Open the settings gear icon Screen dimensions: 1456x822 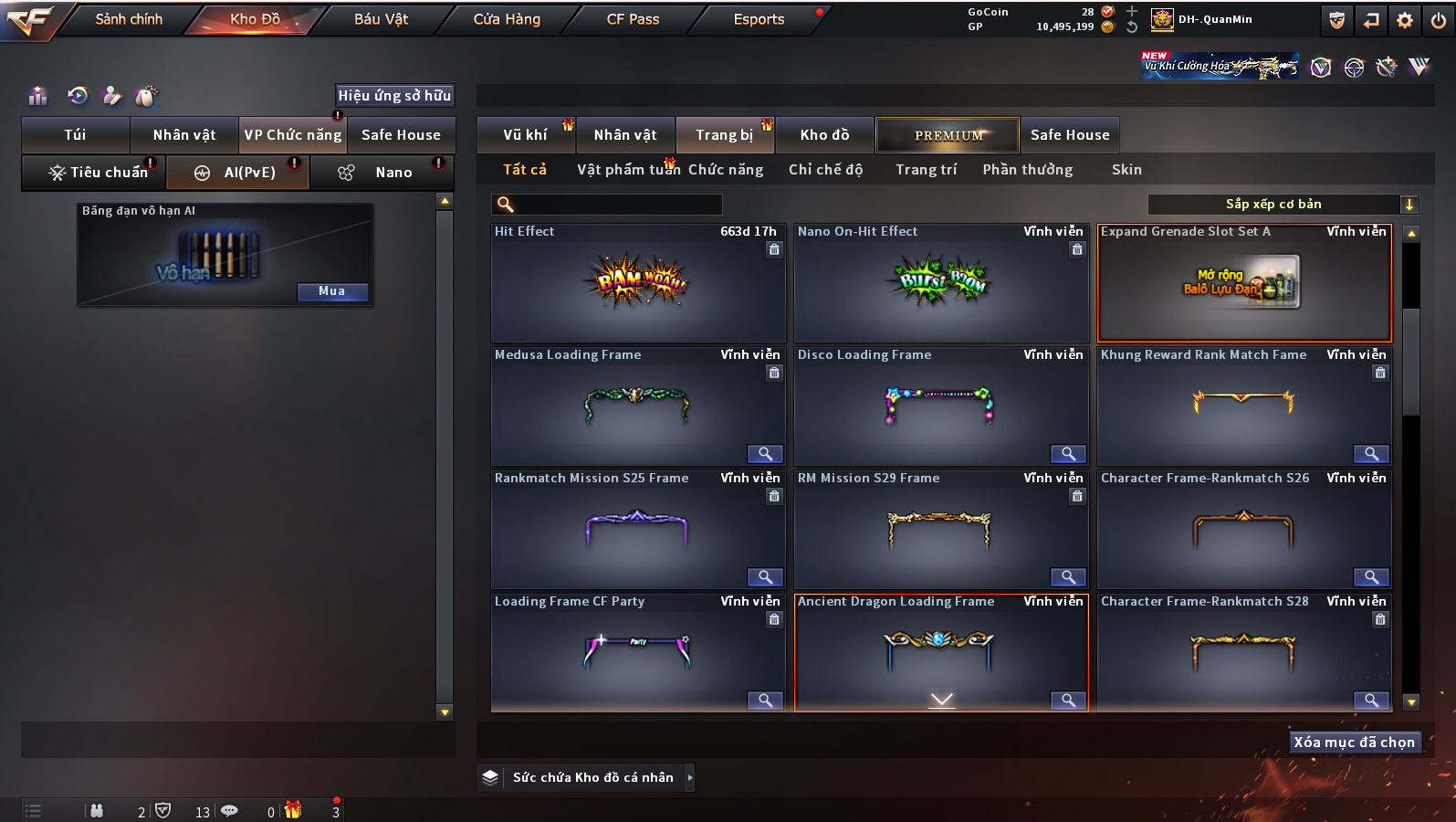(1405, 20)
